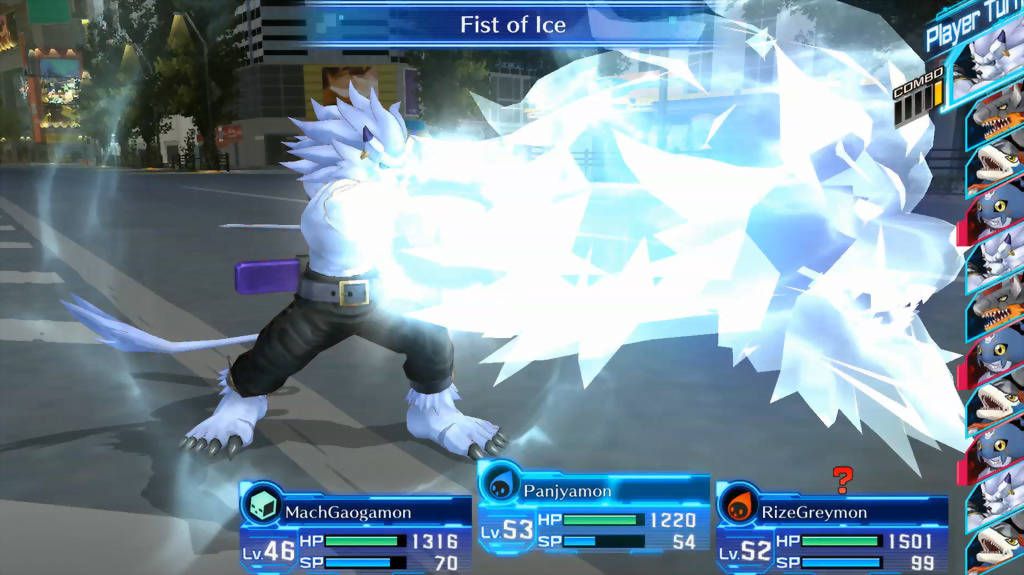Click the orange attribute icon beside RizeGreymon
The height and width of the screenshot is (575, 1024).
[739, 505]
